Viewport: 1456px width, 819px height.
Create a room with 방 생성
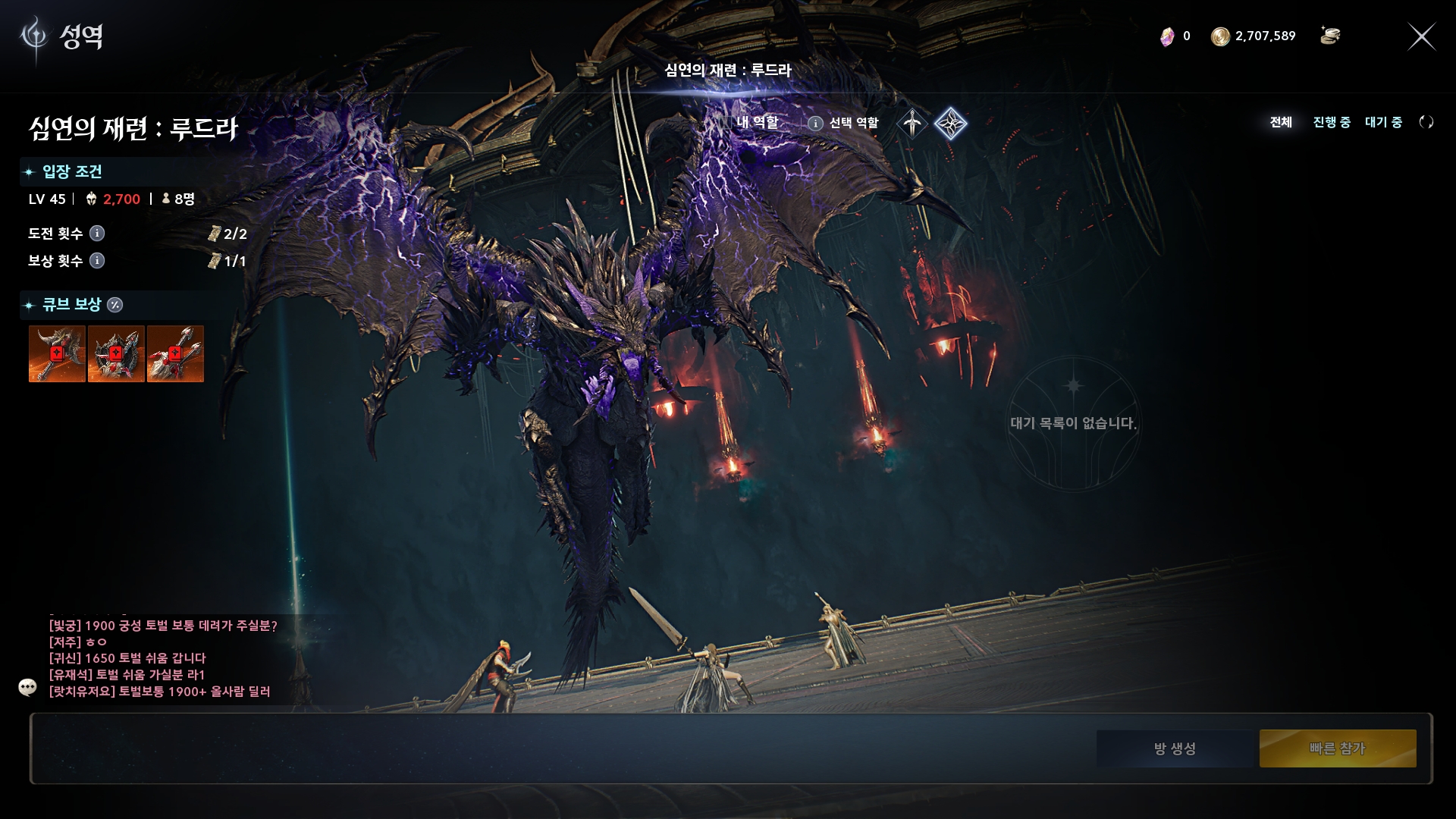[1175, 748]
